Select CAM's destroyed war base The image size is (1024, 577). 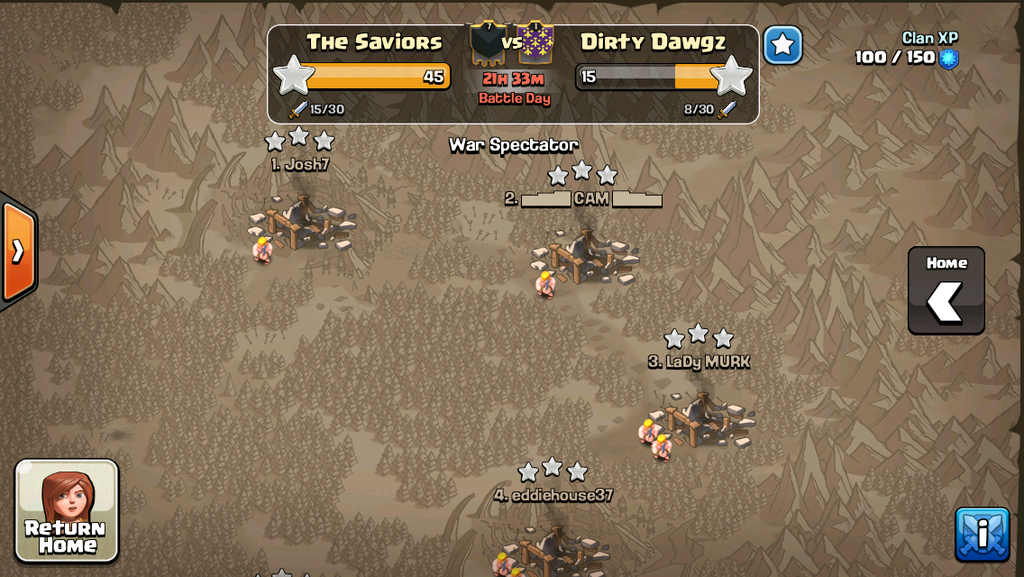(x=585, y=256)
